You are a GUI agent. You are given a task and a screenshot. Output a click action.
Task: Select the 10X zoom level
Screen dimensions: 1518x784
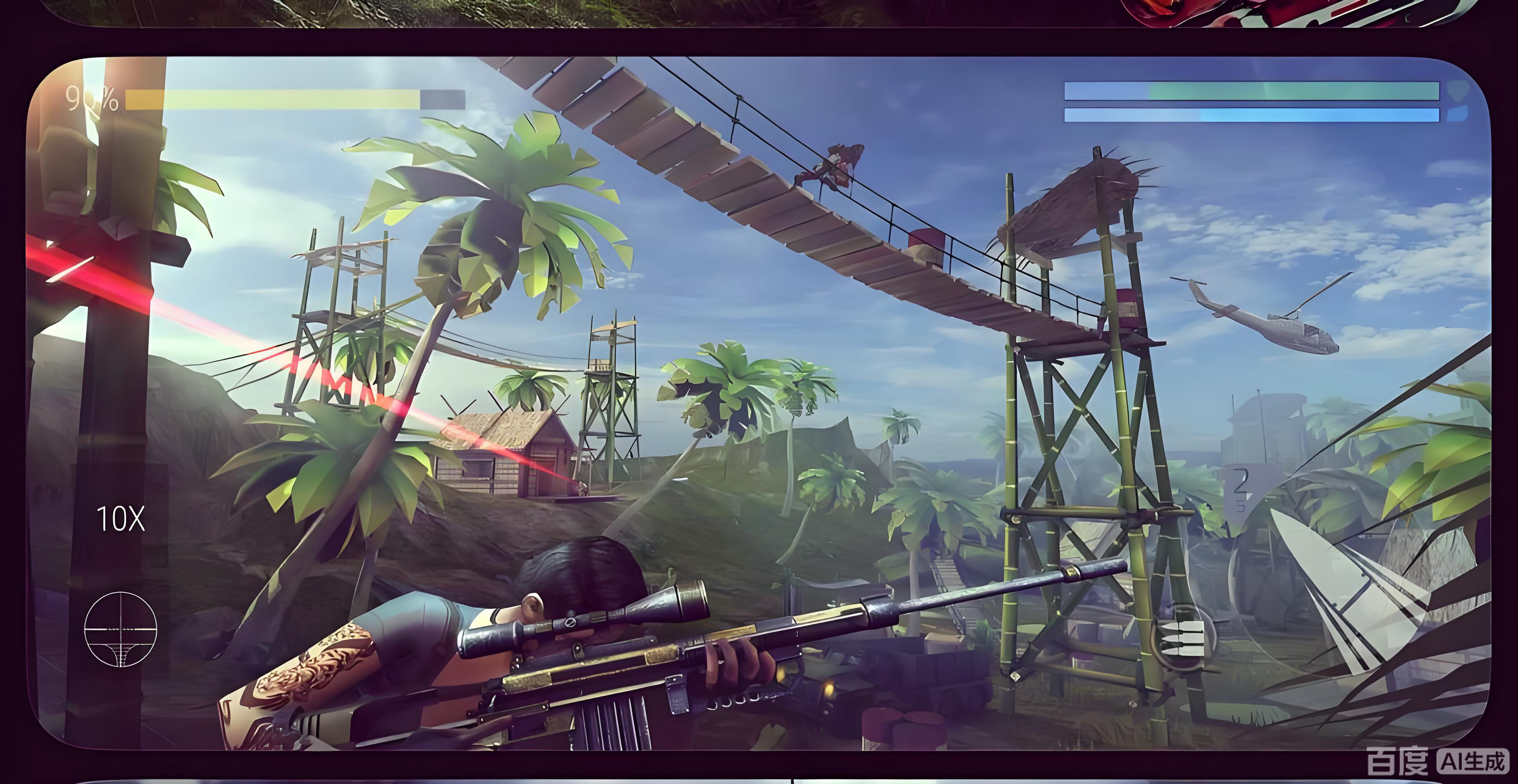120,519
